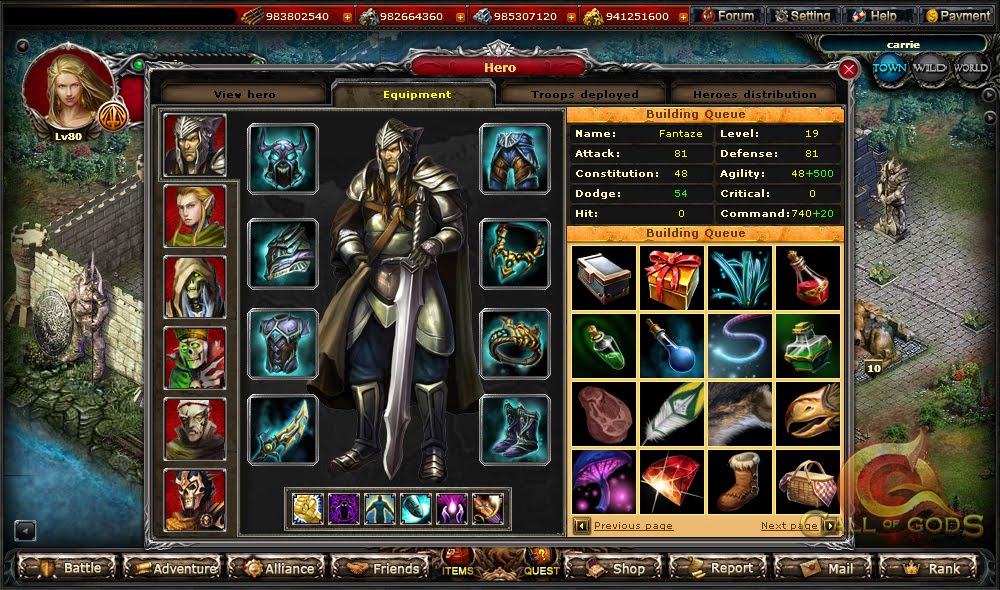
Task: Switch to the World view
Action: click(970, 68)
